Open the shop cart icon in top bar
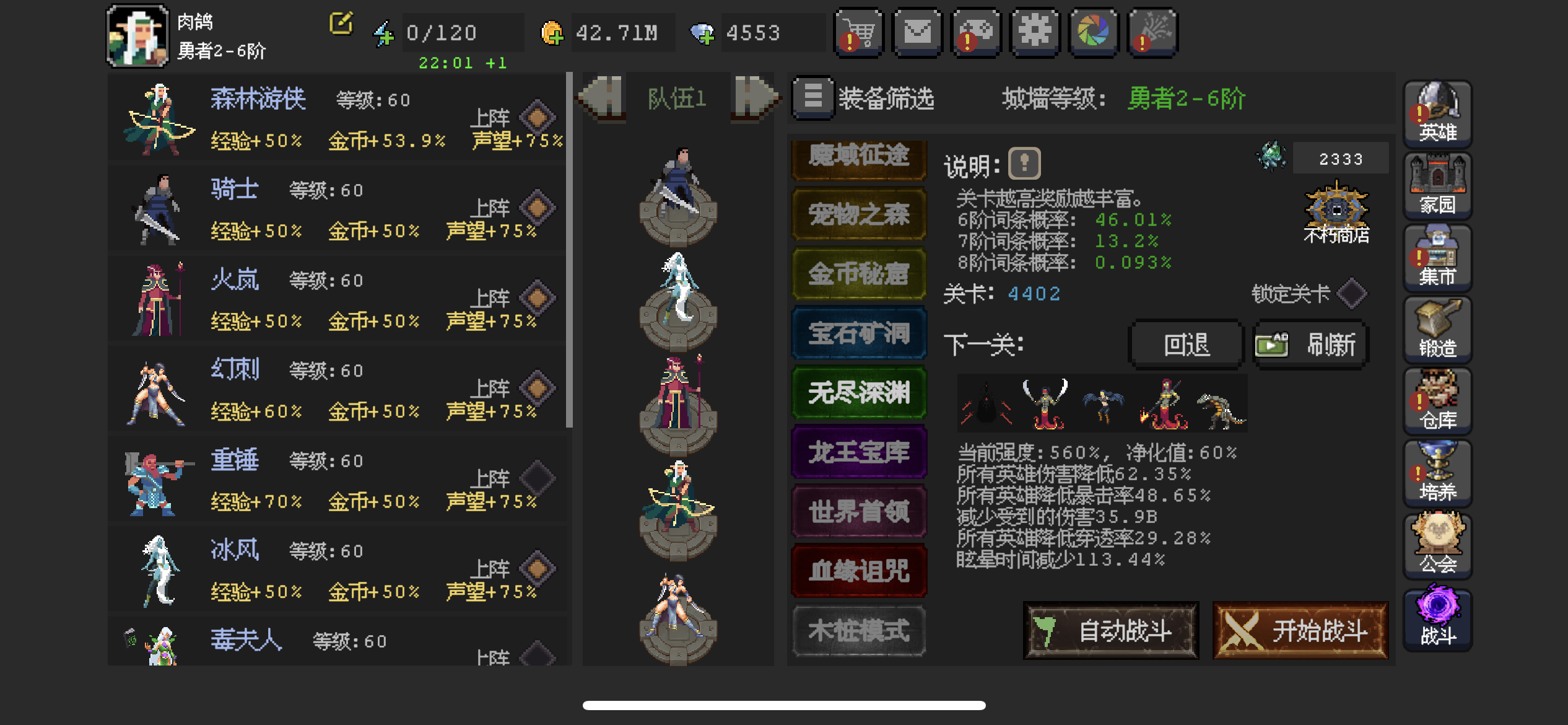This screenshot has height=725, width=1568. point(858,32)
